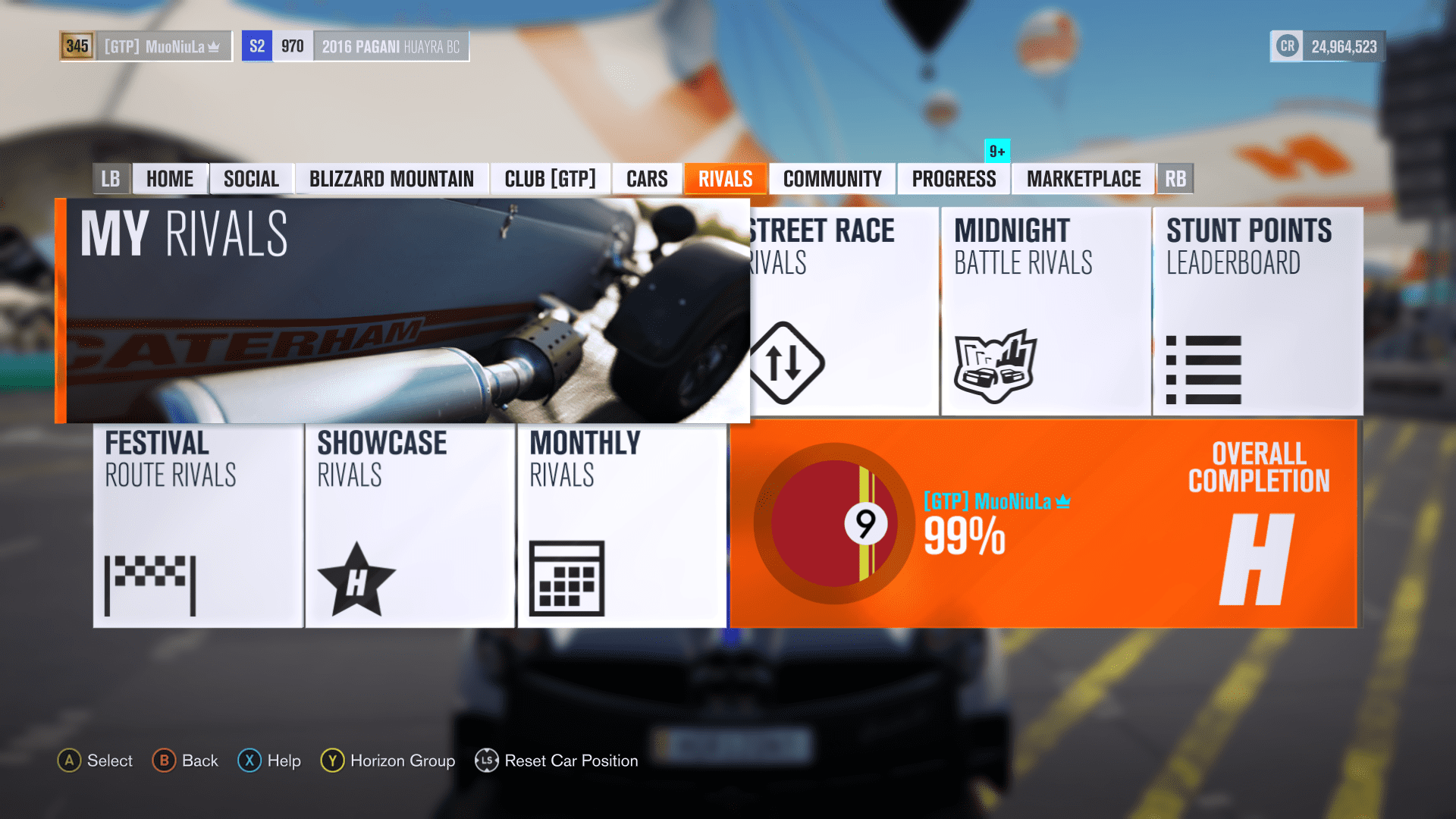Select the Club [GTP] tab
The width and height of the screenshot is (1456, 819).
point(550,179)
